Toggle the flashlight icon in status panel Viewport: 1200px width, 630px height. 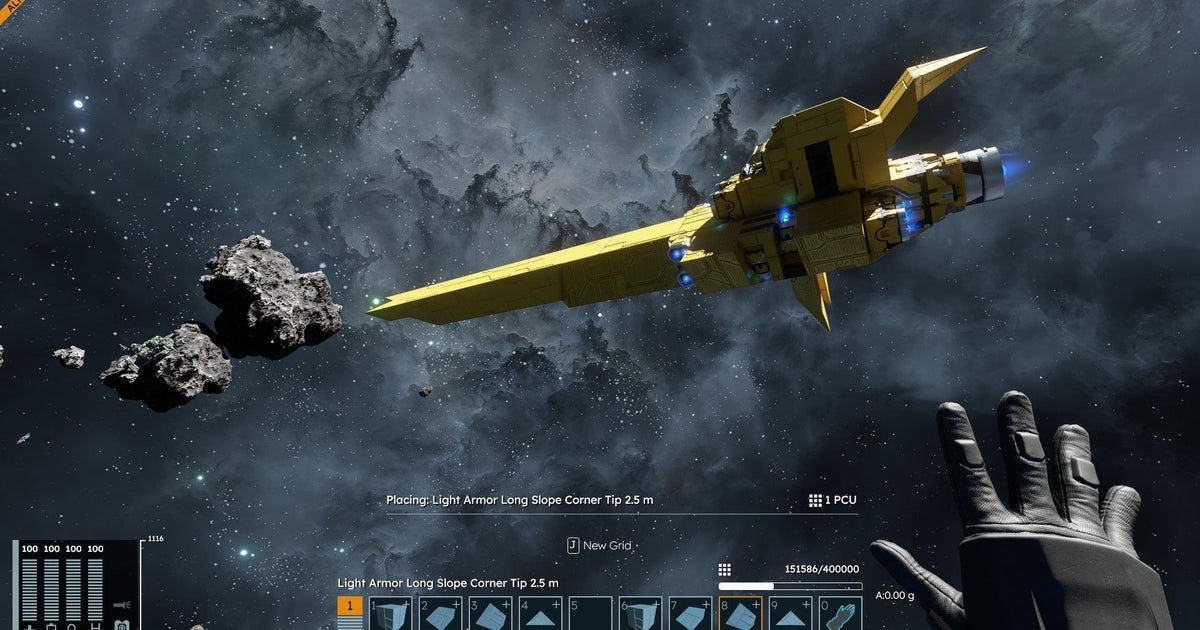tap(122, 605)
